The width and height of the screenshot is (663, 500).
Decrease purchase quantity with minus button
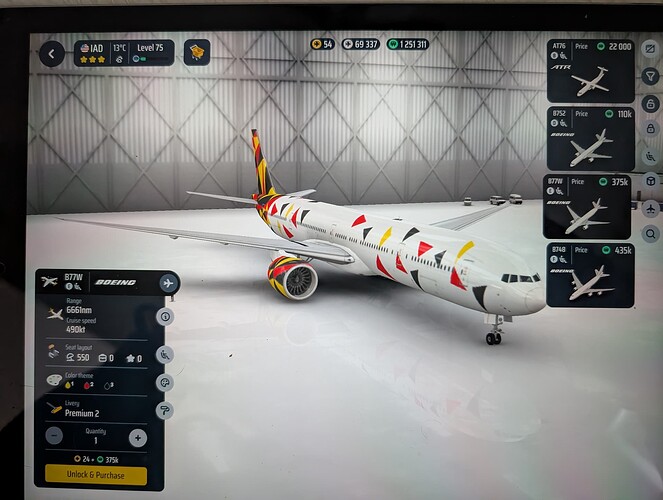point(55,436)
